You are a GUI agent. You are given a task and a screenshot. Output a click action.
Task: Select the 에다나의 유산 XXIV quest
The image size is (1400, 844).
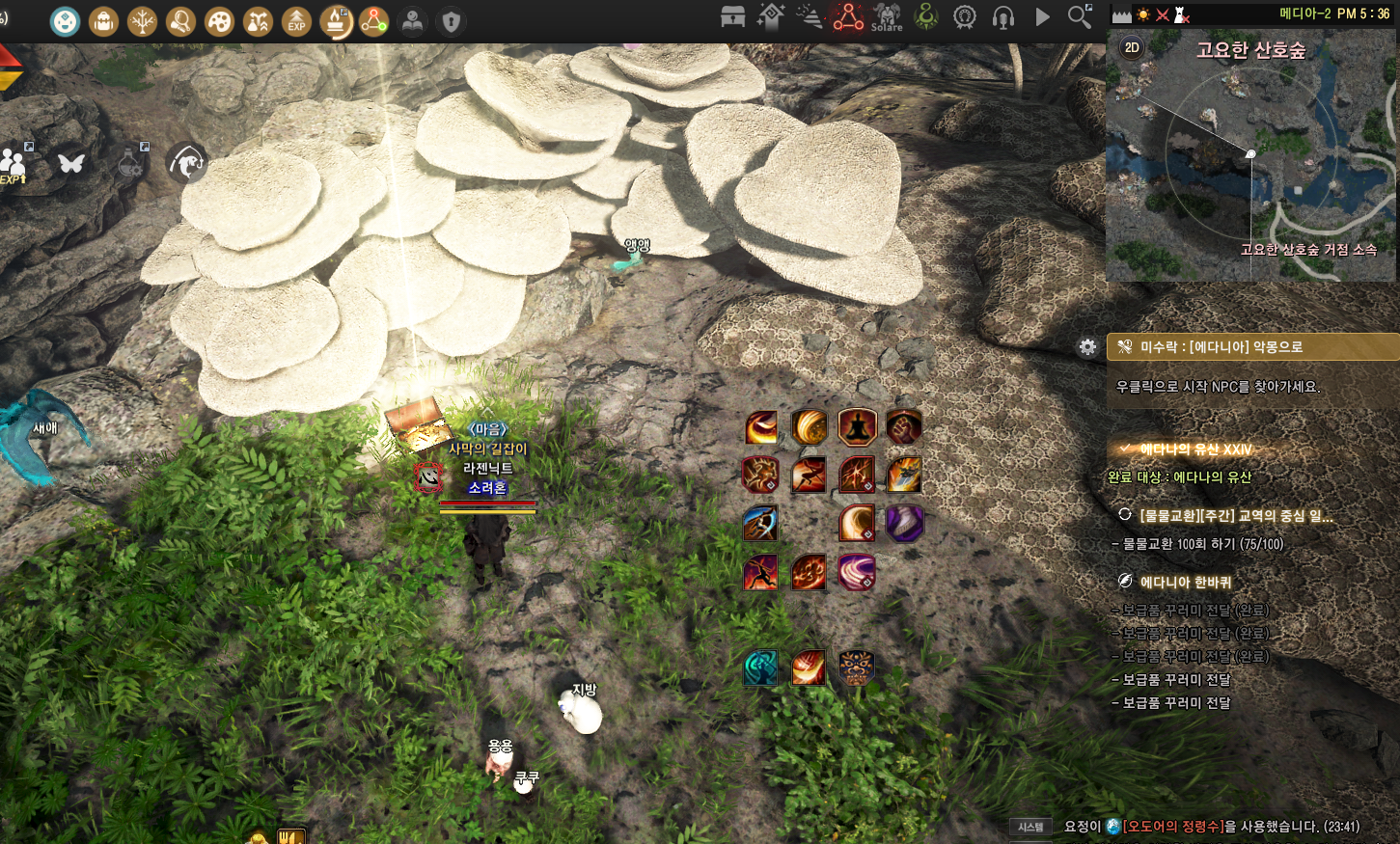1195,449
